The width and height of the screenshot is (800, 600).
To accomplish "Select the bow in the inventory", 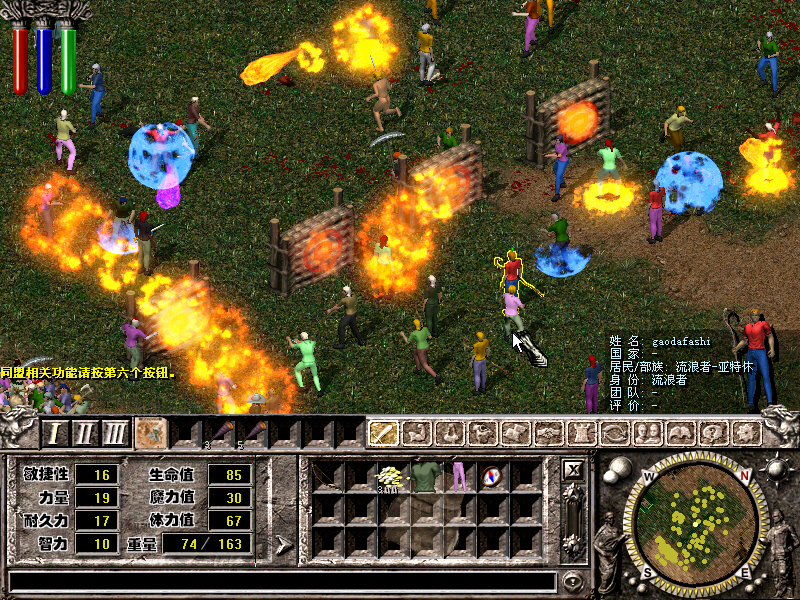I will 323,475.
